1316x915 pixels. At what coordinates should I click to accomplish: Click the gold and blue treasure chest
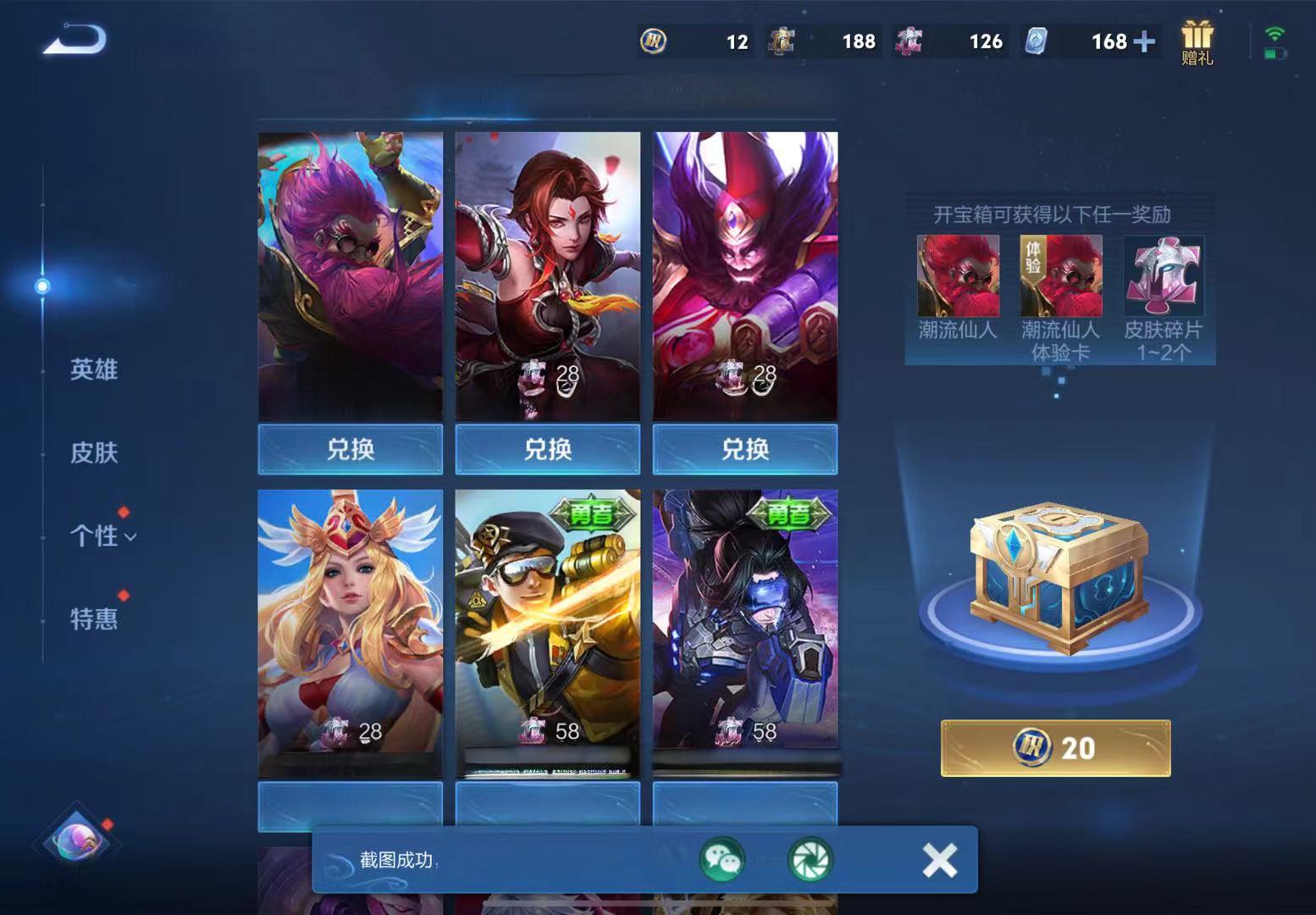point(1059,578)
